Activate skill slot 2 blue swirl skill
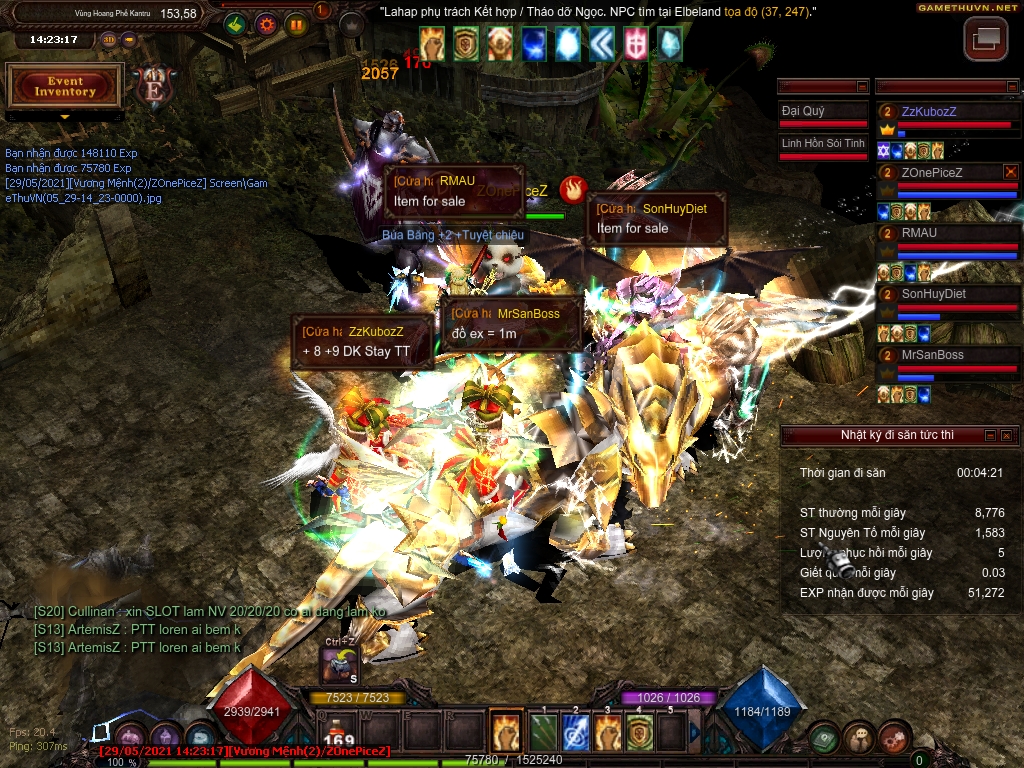1024x768 pixels. (x=575, y=733)
